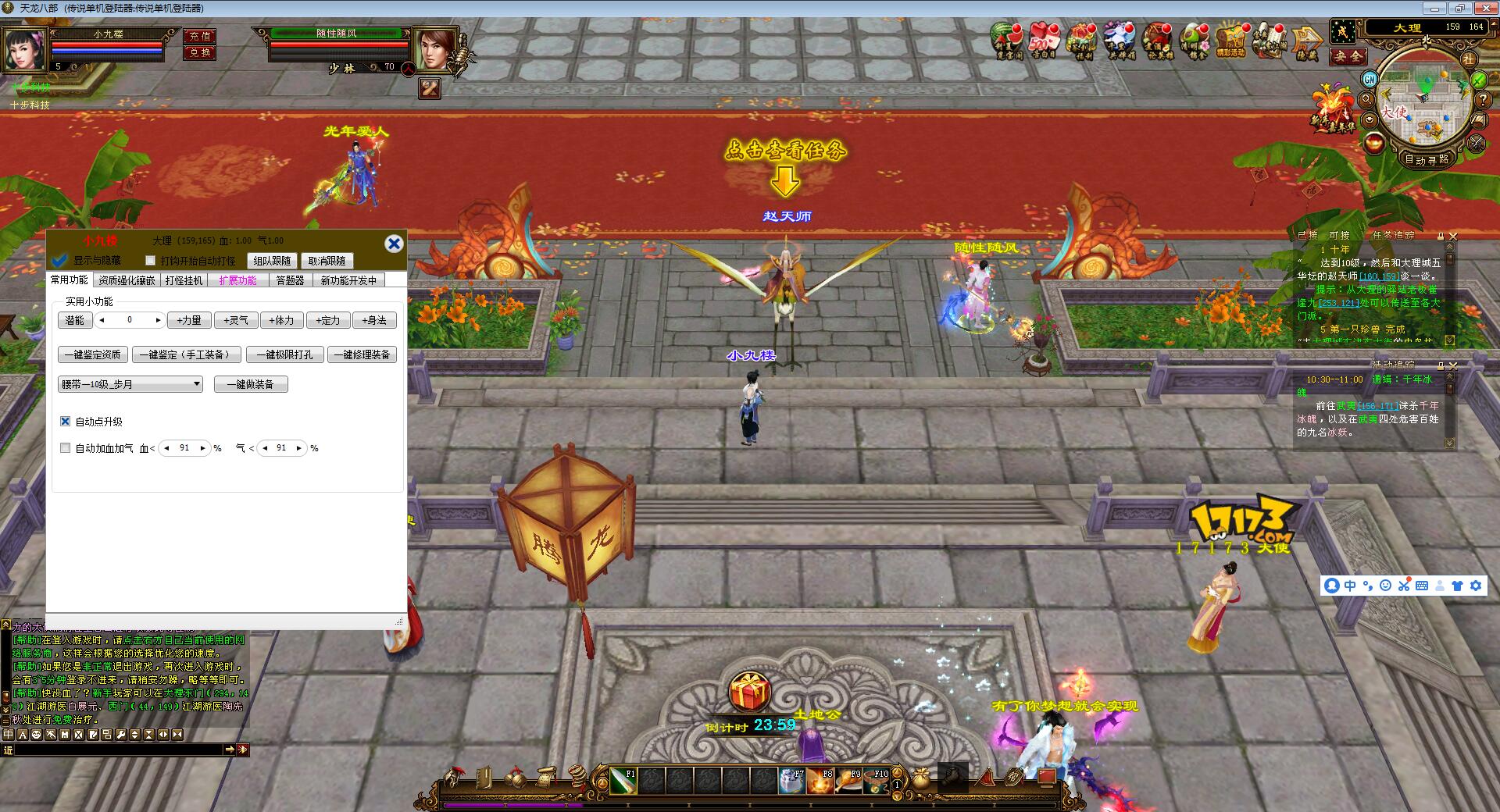
Task: Open the 告白日 520 event icon
Action: click(x=1043, y=41)
